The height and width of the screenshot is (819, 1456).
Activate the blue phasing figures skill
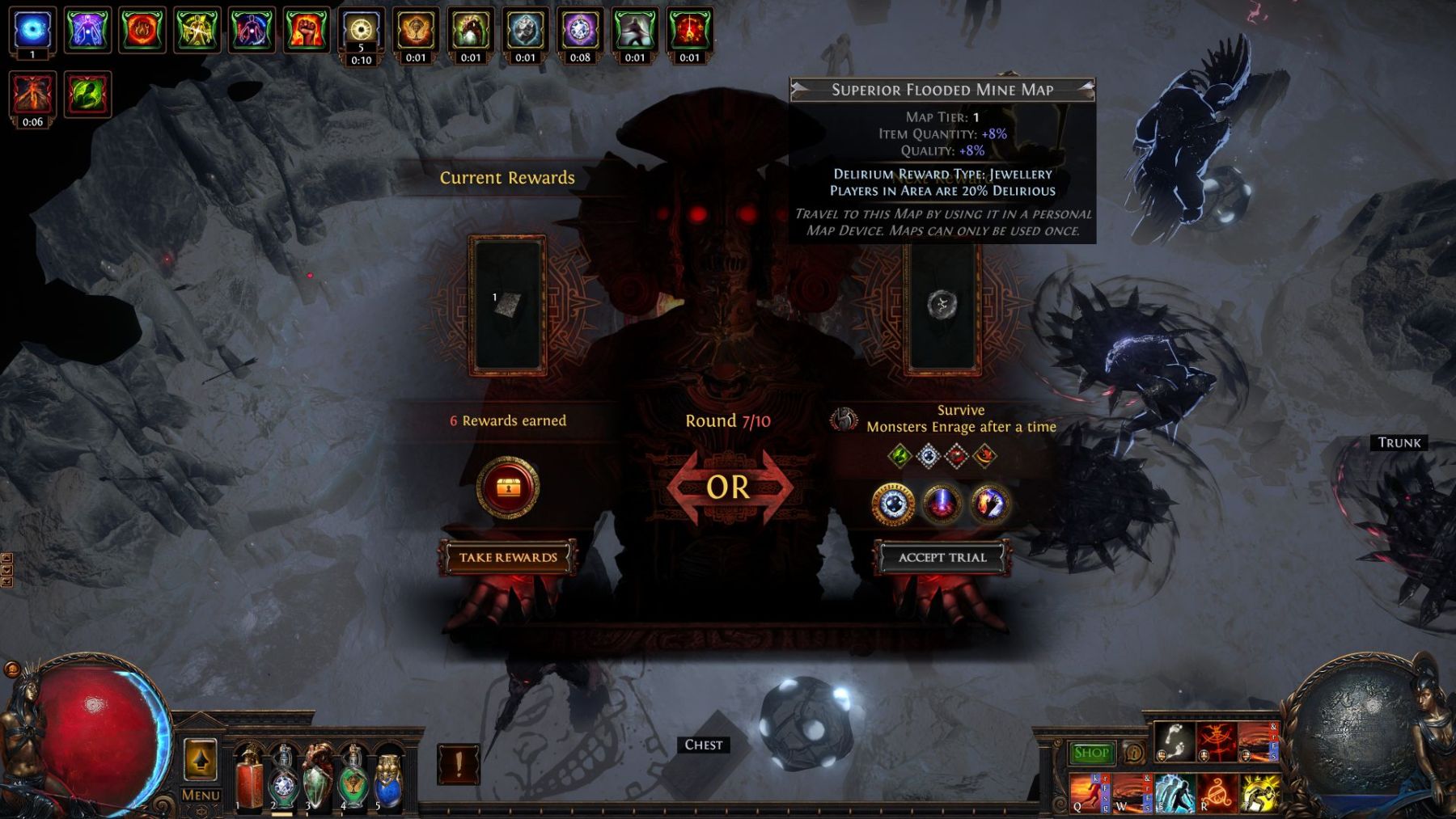pos(1174,793)
